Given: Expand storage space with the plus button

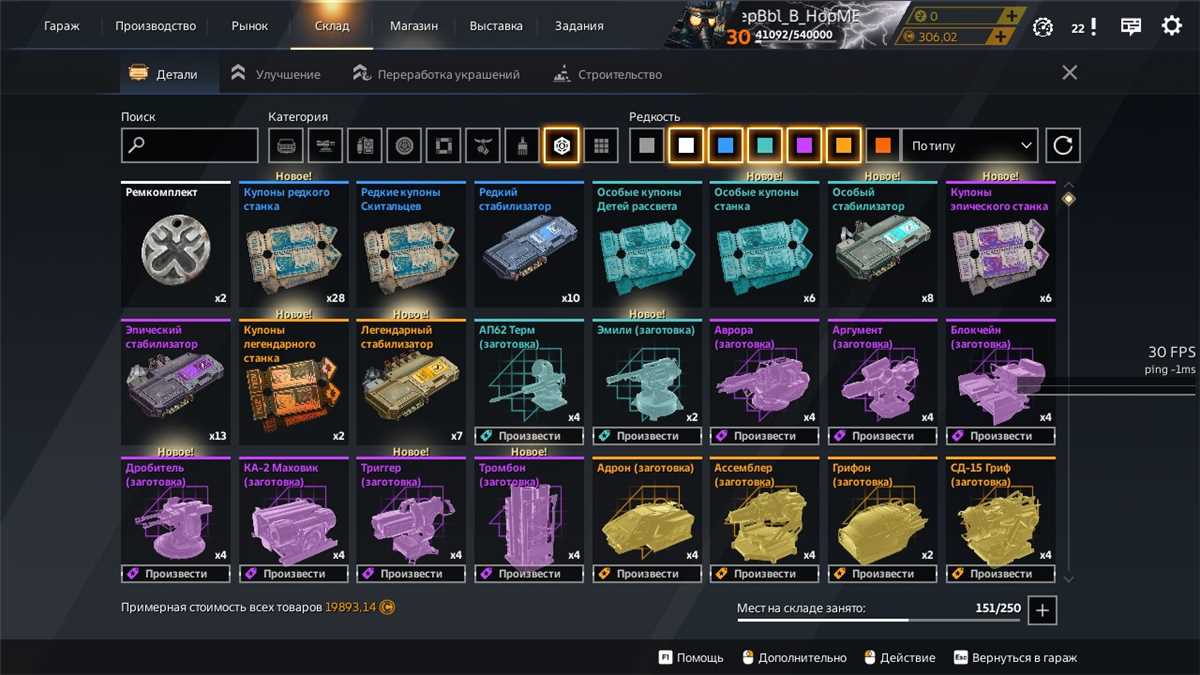Looking at the screenshot, I should (x=1042, y=610).
